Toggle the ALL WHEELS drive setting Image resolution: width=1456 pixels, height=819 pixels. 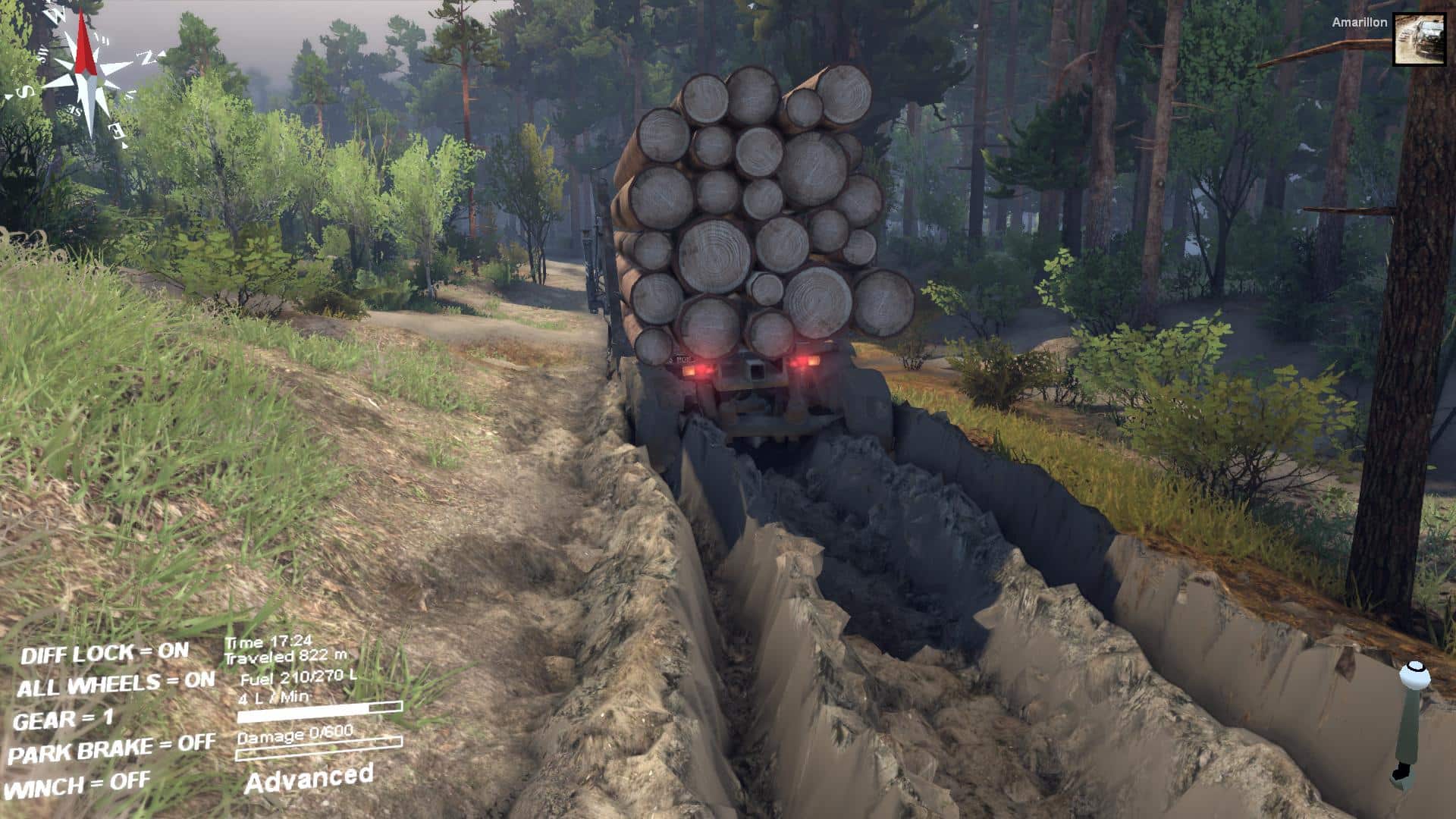pos(115,684)
